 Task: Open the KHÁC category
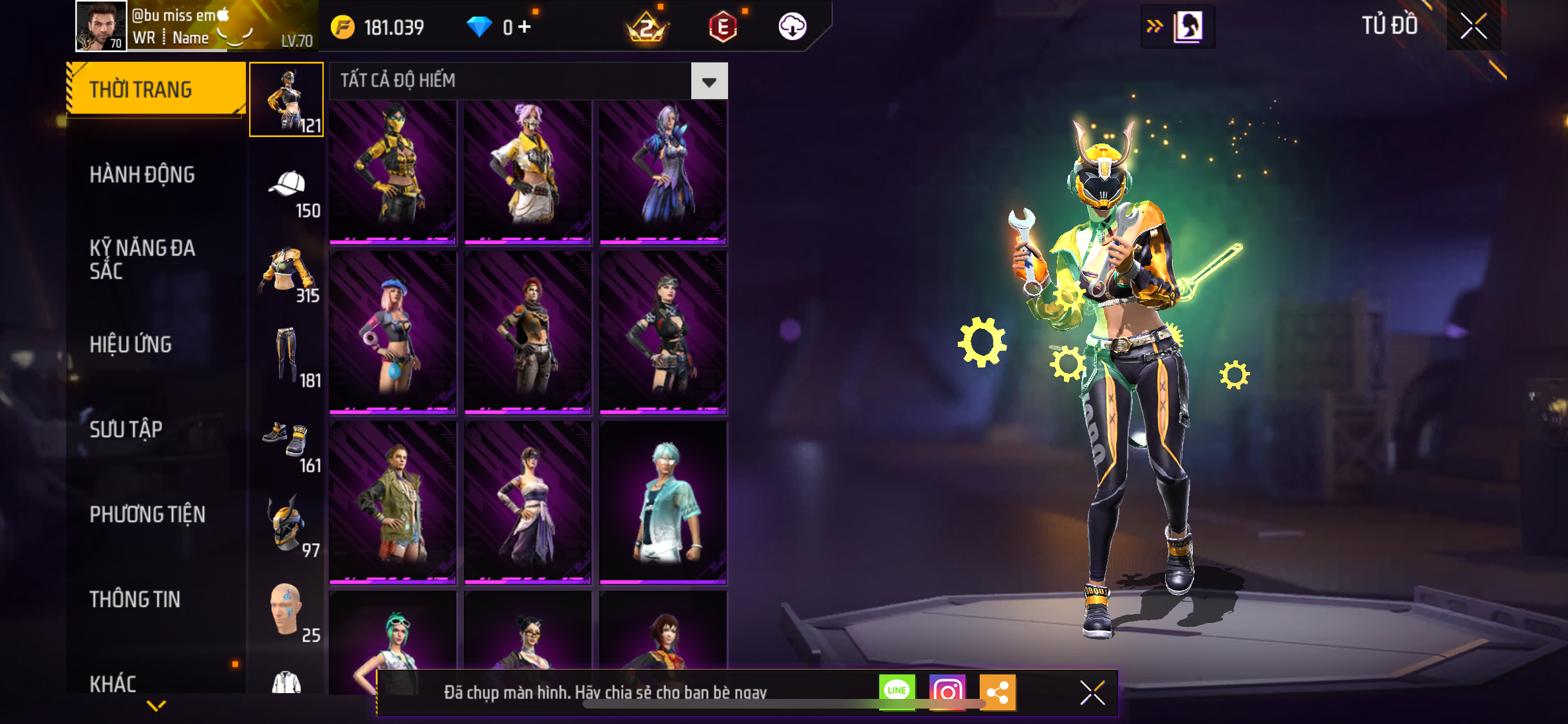coord(113,683)
